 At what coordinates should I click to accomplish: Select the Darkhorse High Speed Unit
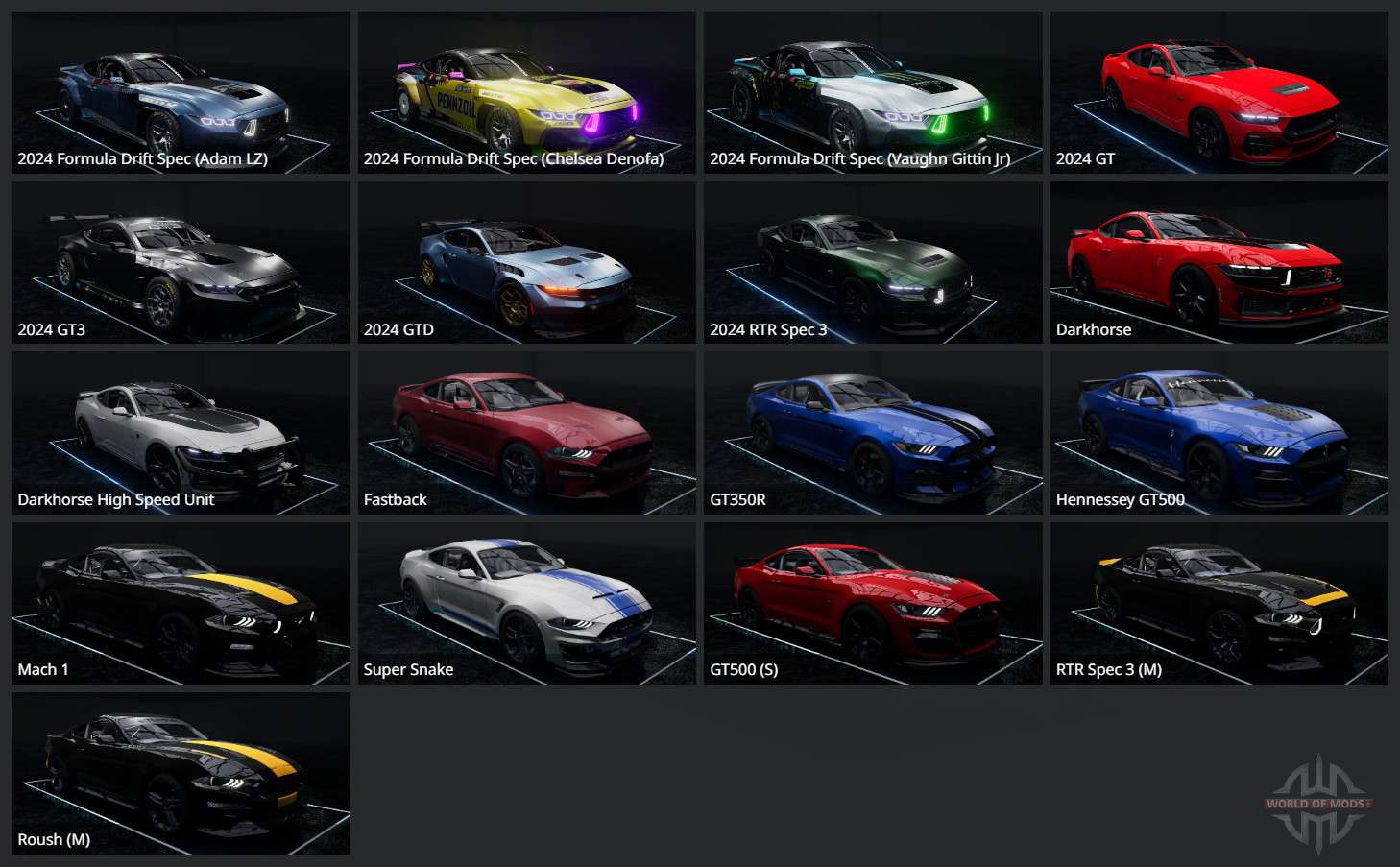pos(181,433)
